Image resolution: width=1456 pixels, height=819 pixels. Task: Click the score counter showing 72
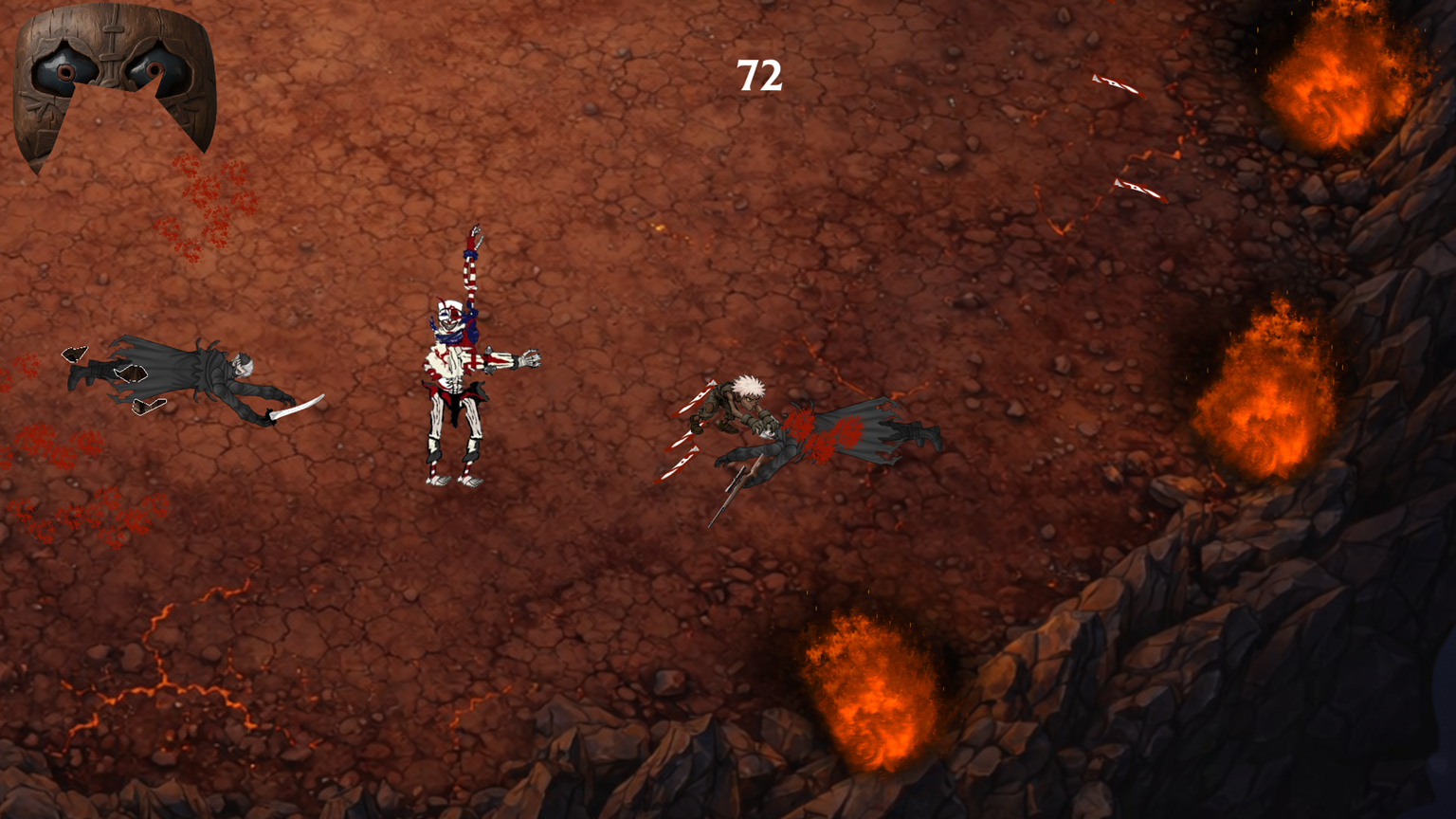click(758, 76)
